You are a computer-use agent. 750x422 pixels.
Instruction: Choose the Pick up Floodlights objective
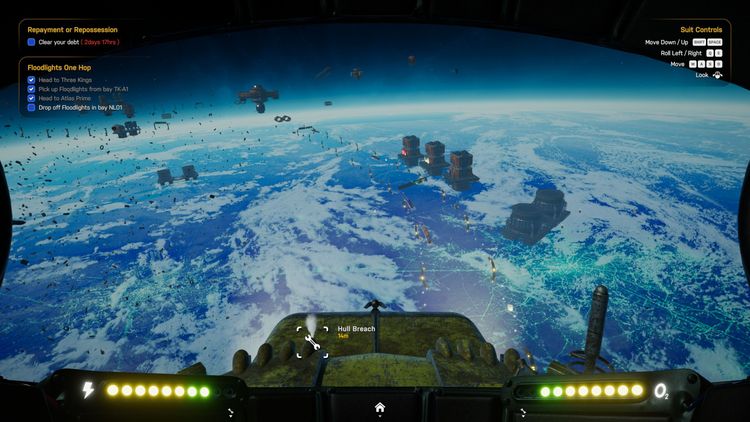coord(84,89)
